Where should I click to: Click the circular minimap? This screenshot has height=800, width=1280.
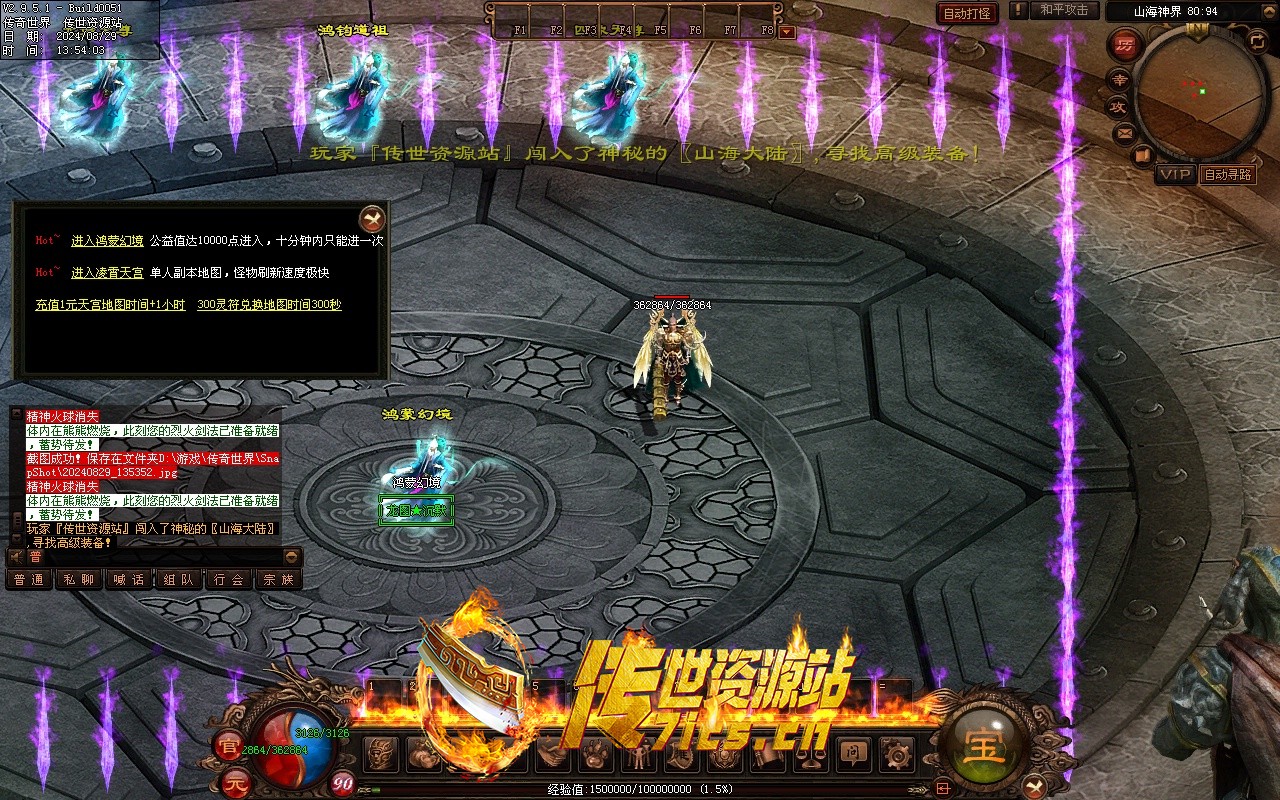pos(1200,92)
